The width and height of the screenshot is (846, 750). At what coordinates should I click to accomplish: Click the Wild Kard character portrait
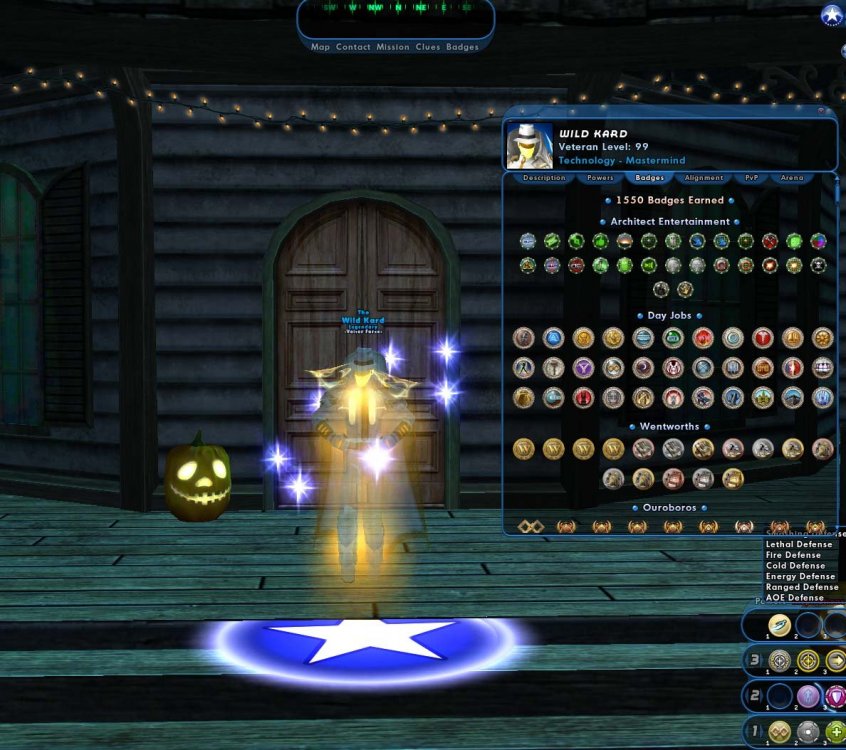[530, 146]
